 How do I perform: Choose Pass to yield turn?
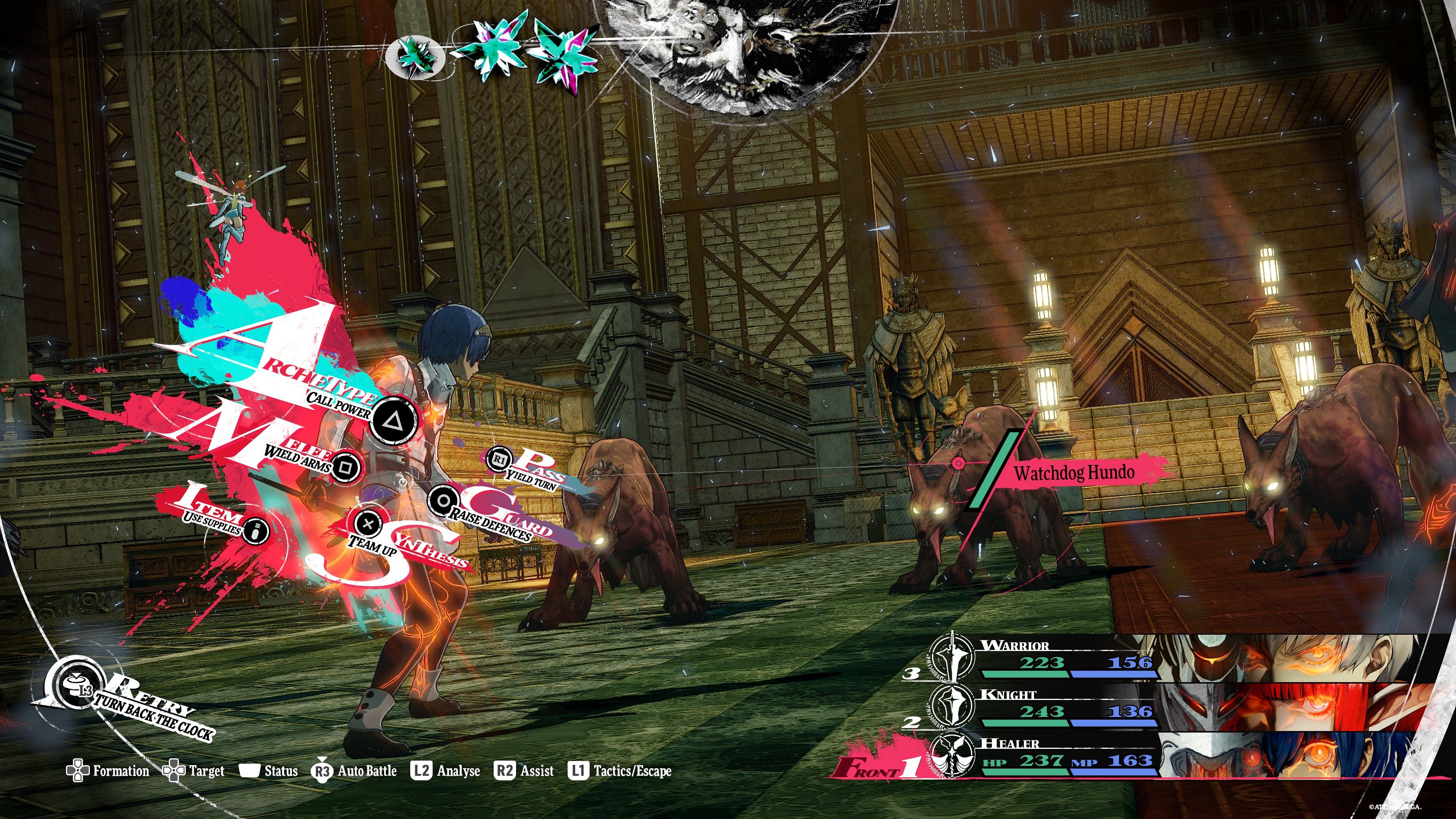[x=500, y=460]
